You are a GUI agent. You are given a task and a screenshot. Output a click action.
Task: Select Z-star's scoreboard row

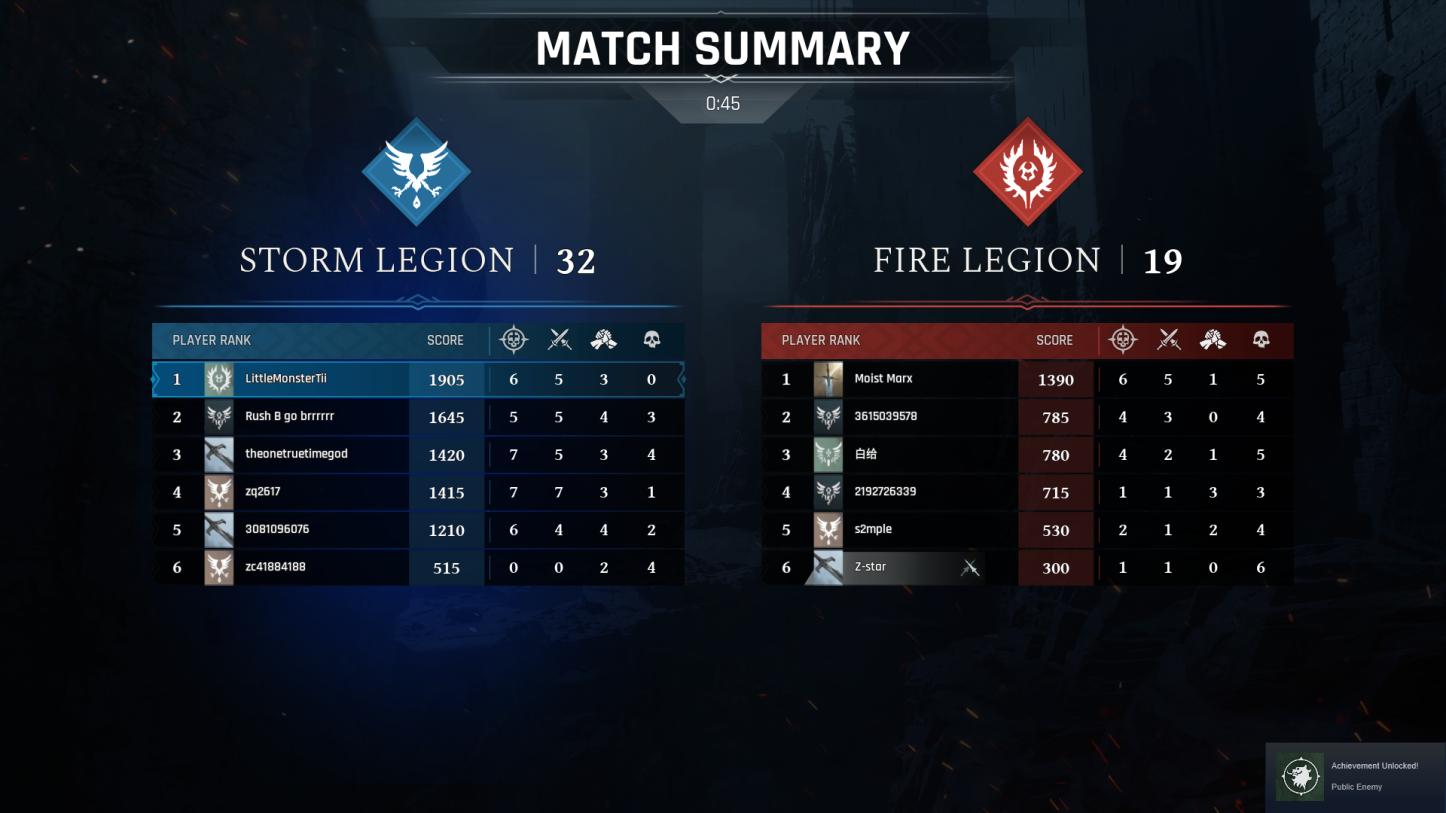[x=1027, y=568]
